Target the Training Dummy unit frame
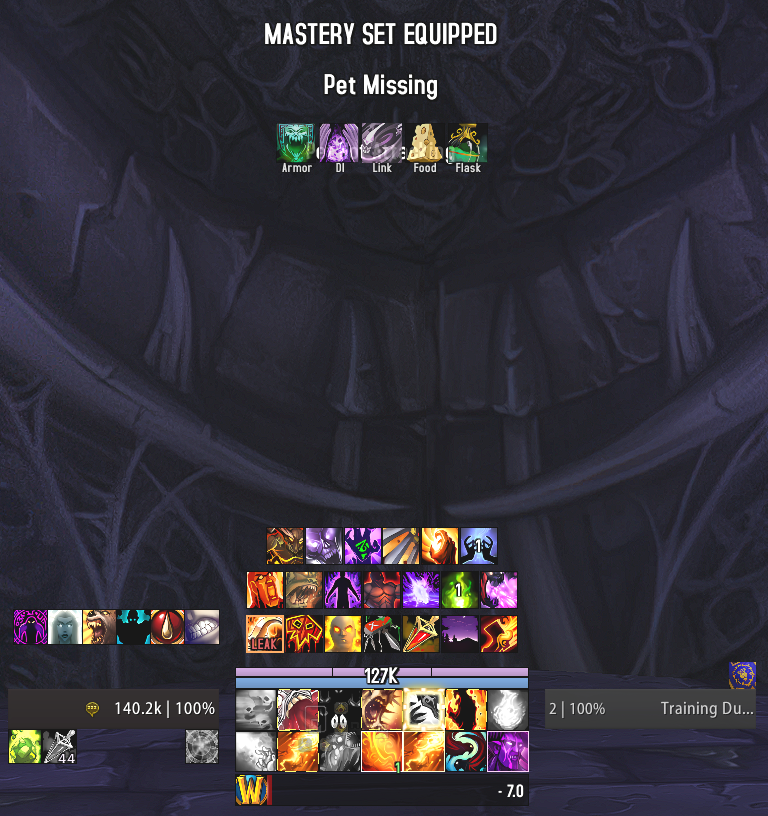Image resolution: width=768 pixels, height=816 pixels. click(650, 709)
